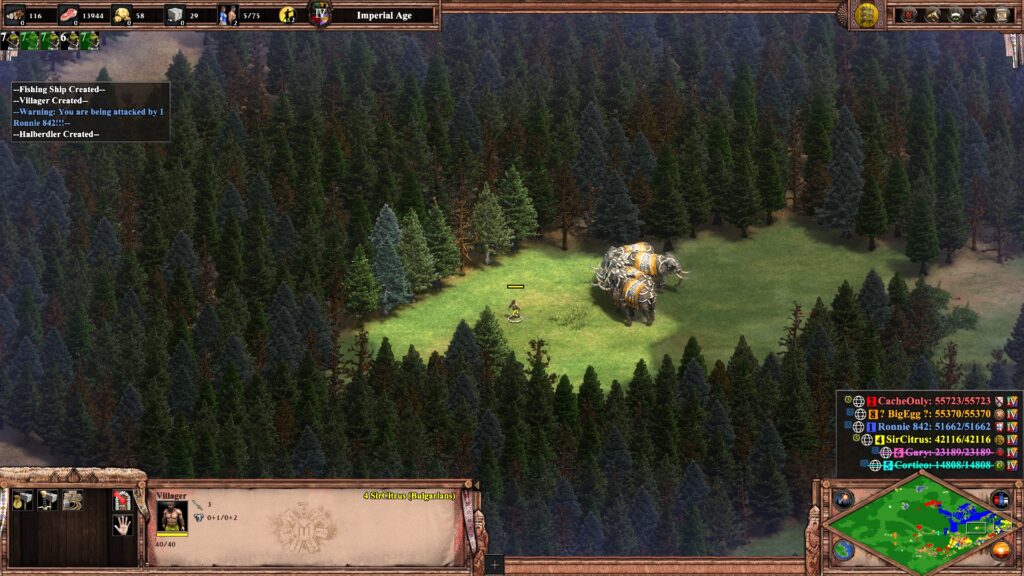Select control group 7 at top left
This screenshot has width=1024, height=576.
[12, 41]
